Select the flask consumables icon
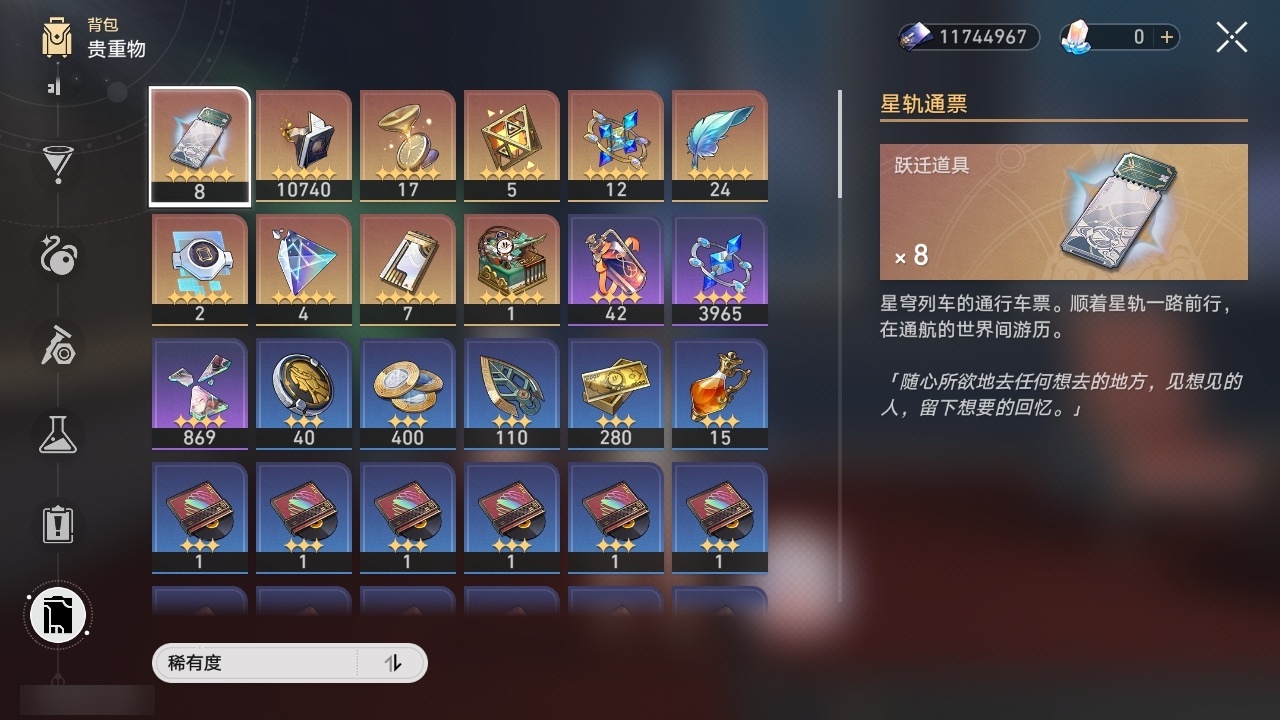Image resolution: width=1280 pixels, height=720 pixels. [x=57, y=435]
